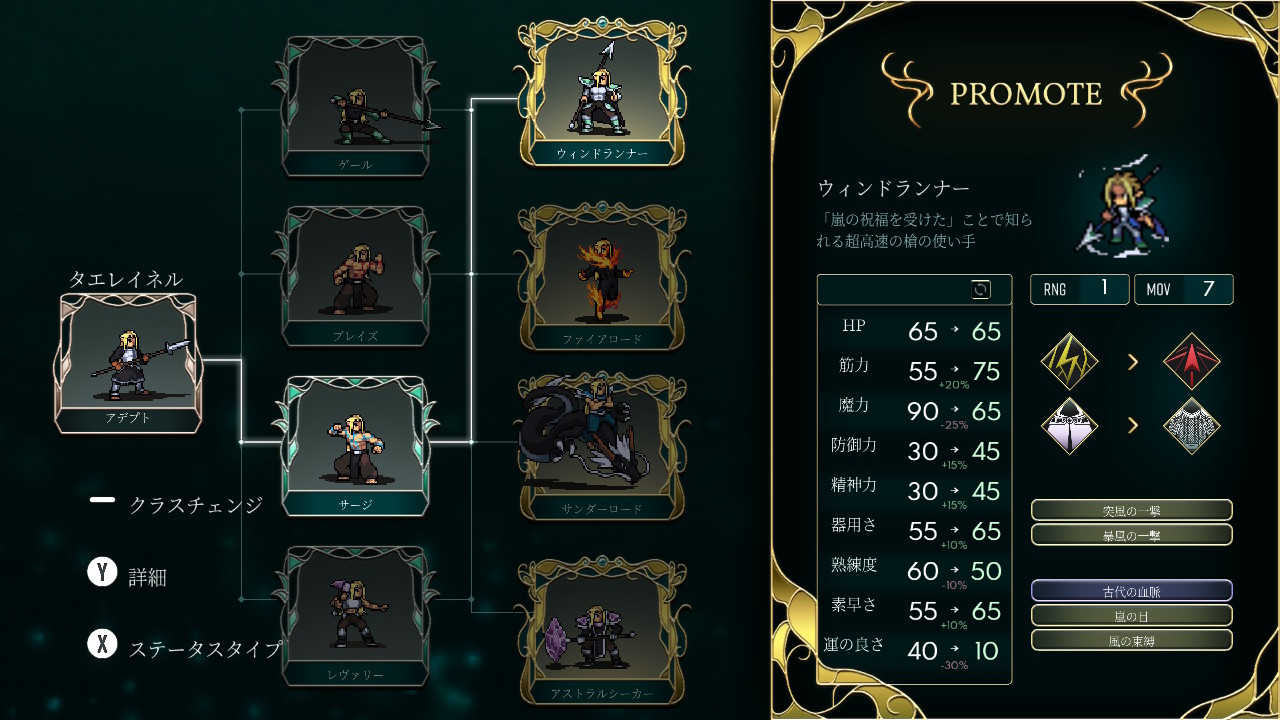Select the ファイアロード promotion card
The width and height of the screenshot is (1280, 720).
601,277
